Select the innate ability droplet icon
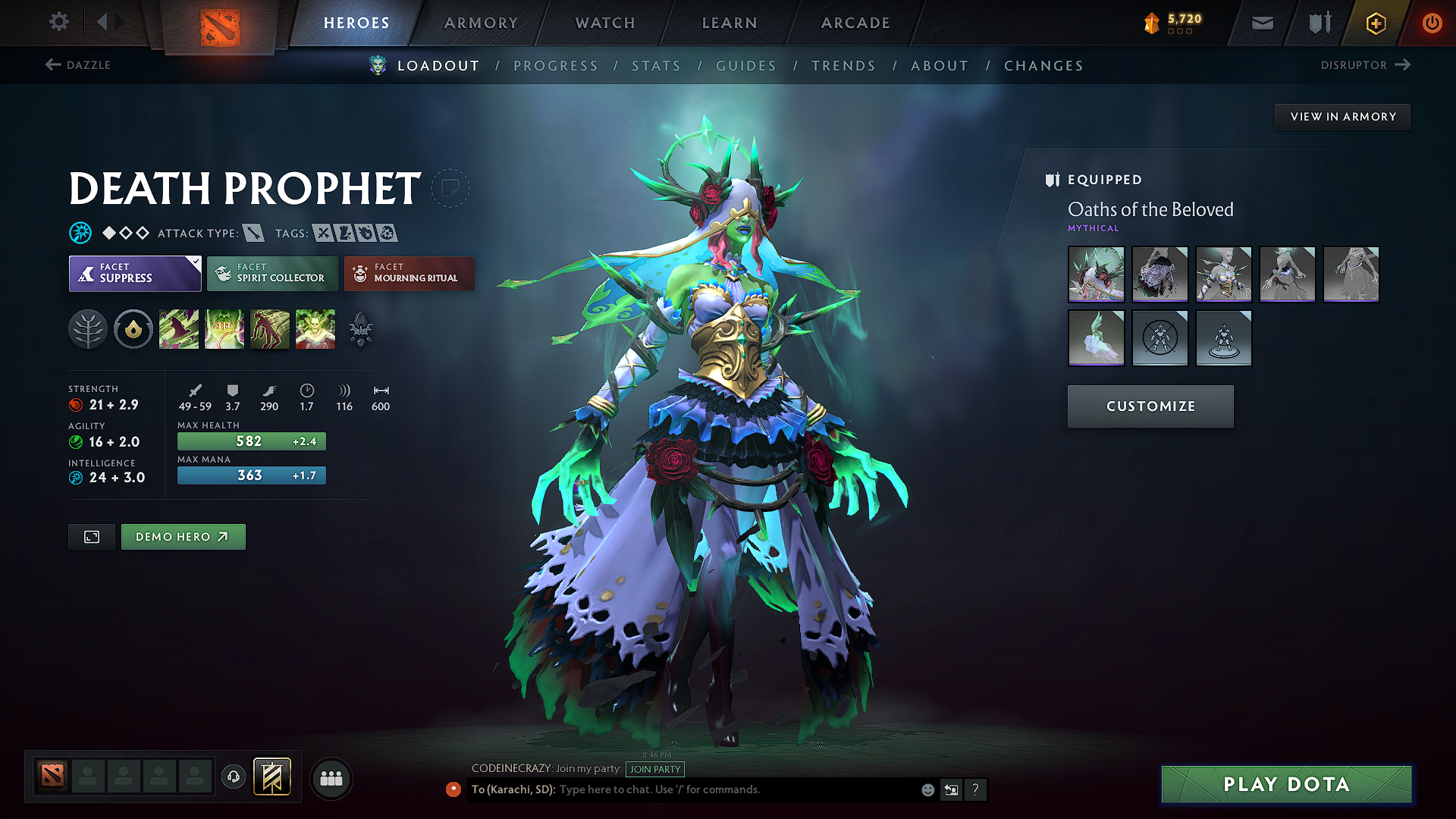The height and width of the screenshot is (819, 1456). (133, 328)
